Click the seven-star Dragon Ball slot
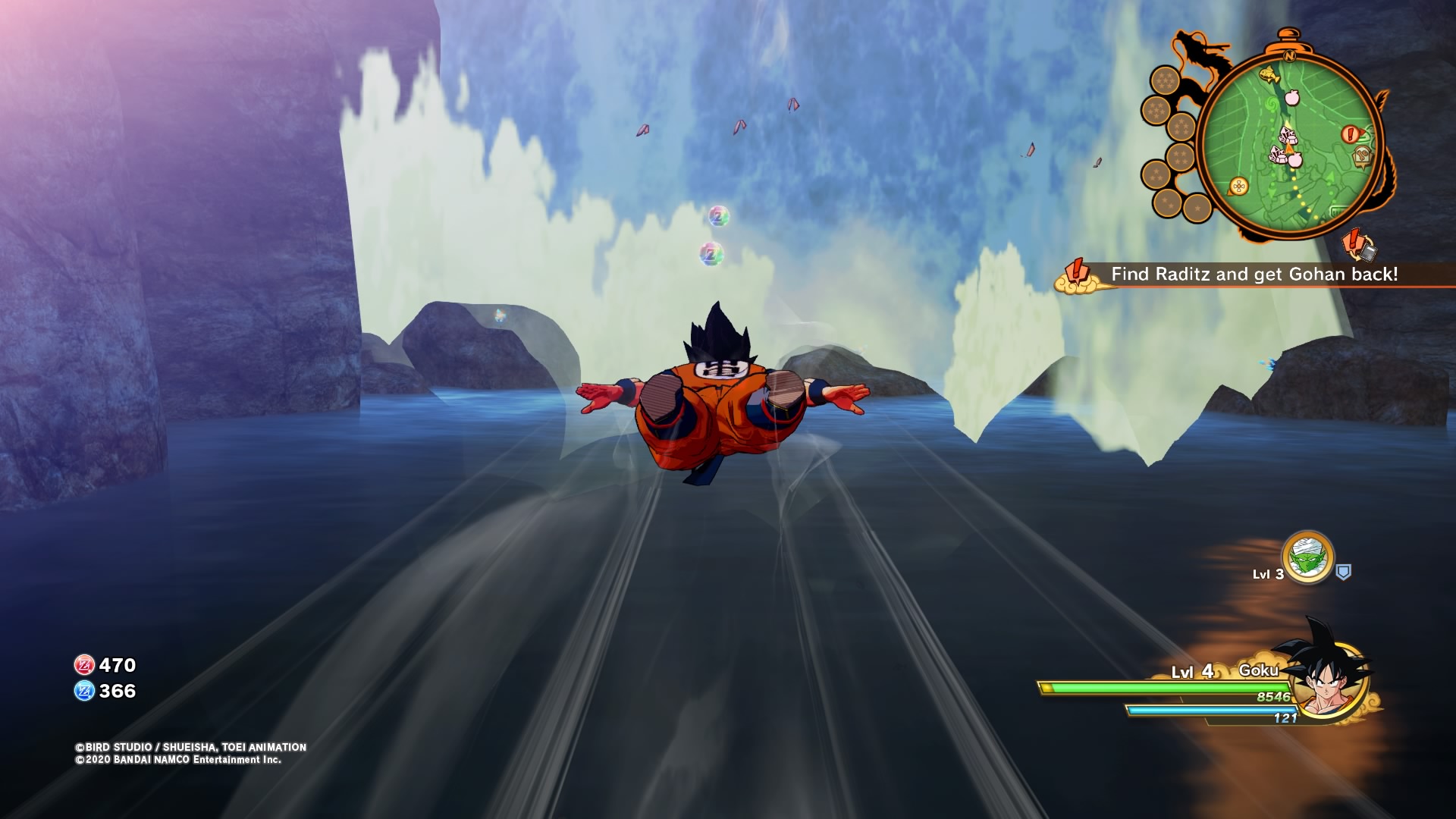Image resolution: width=1456 pixels, height=819 pixels. 1165,80
